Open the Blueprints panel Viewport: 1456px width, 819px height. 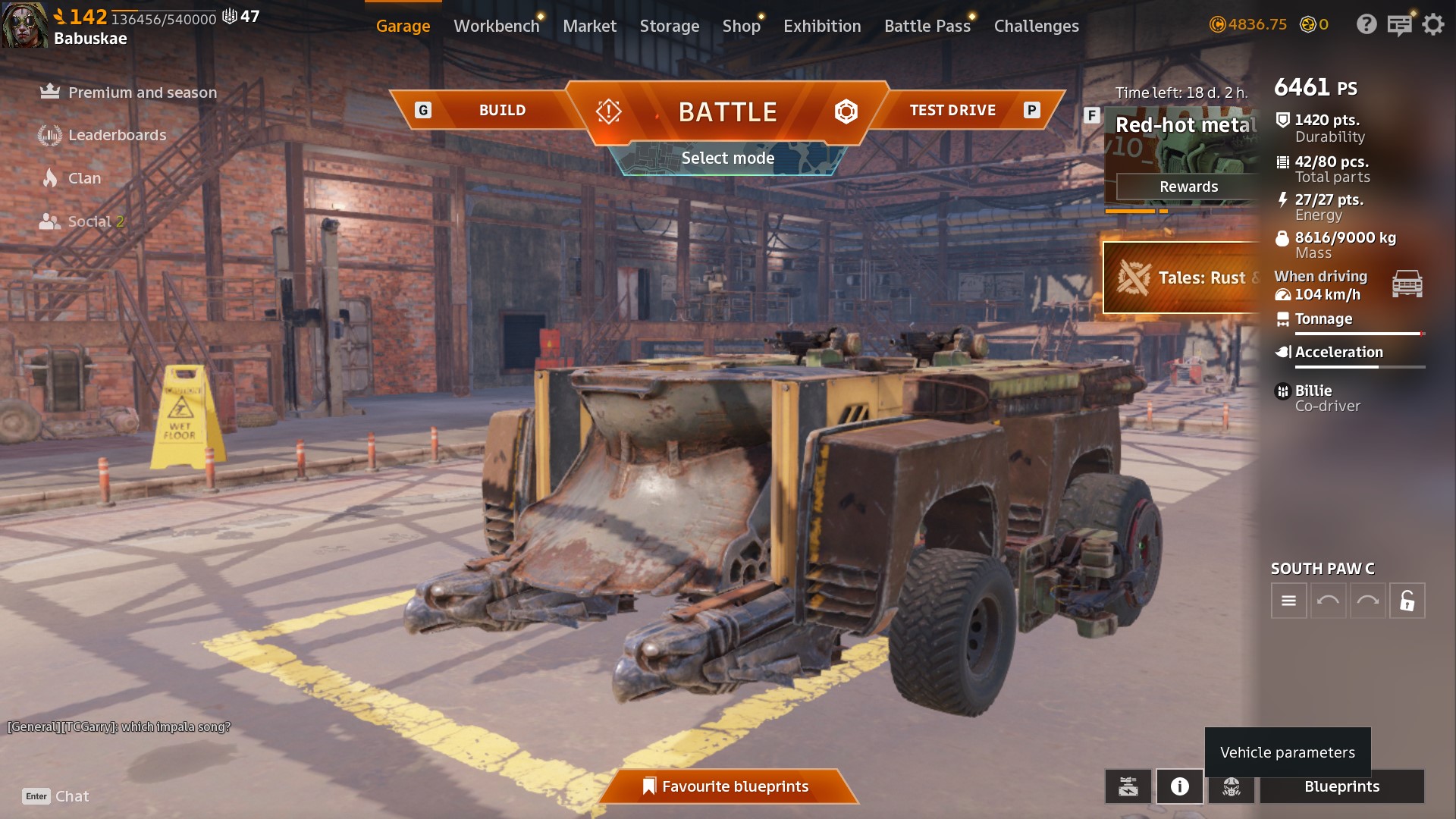[x=1341, y=786]
